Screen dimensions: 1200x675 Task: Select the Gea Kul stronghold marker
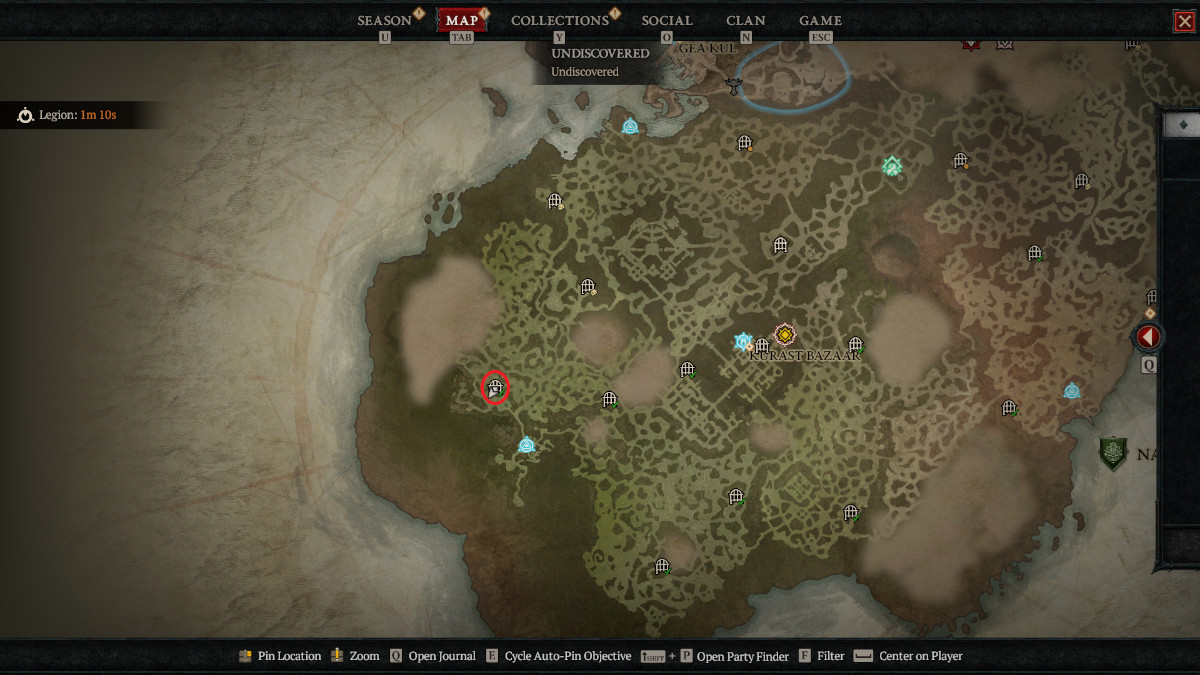coord(735,86)
